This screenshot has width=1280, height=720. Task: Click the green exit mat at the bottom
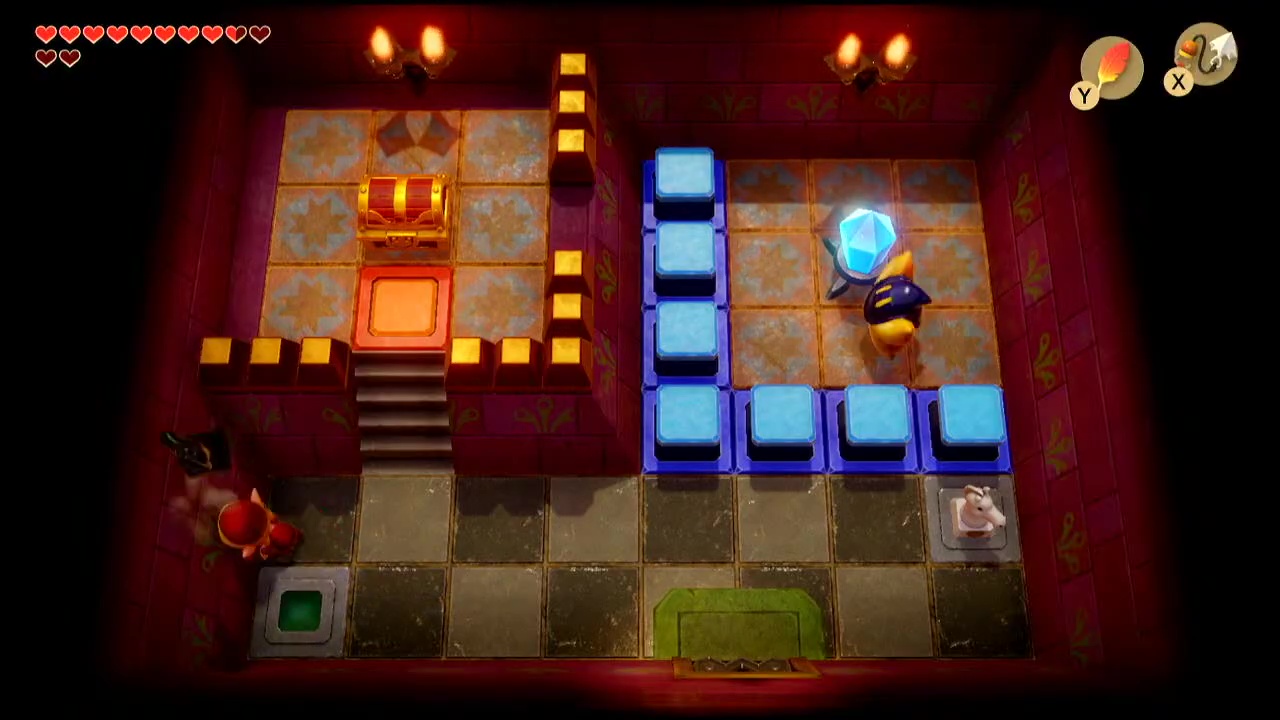(x=730, y=625)
